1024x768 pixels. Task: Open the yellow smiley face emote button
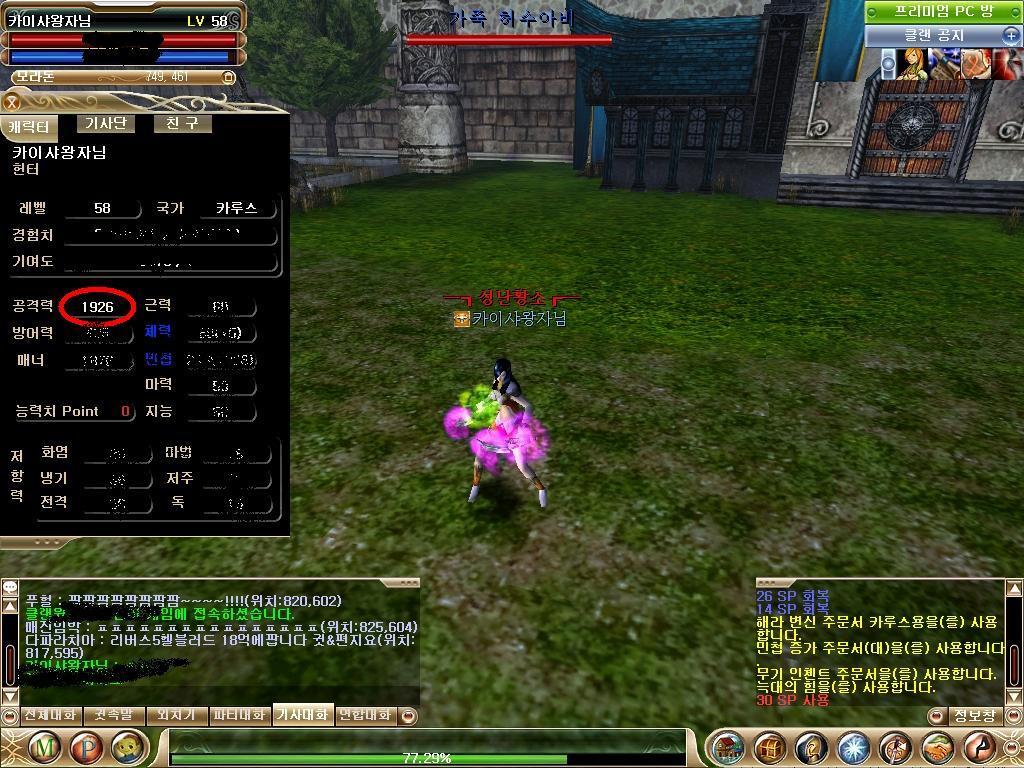[126, 747]
